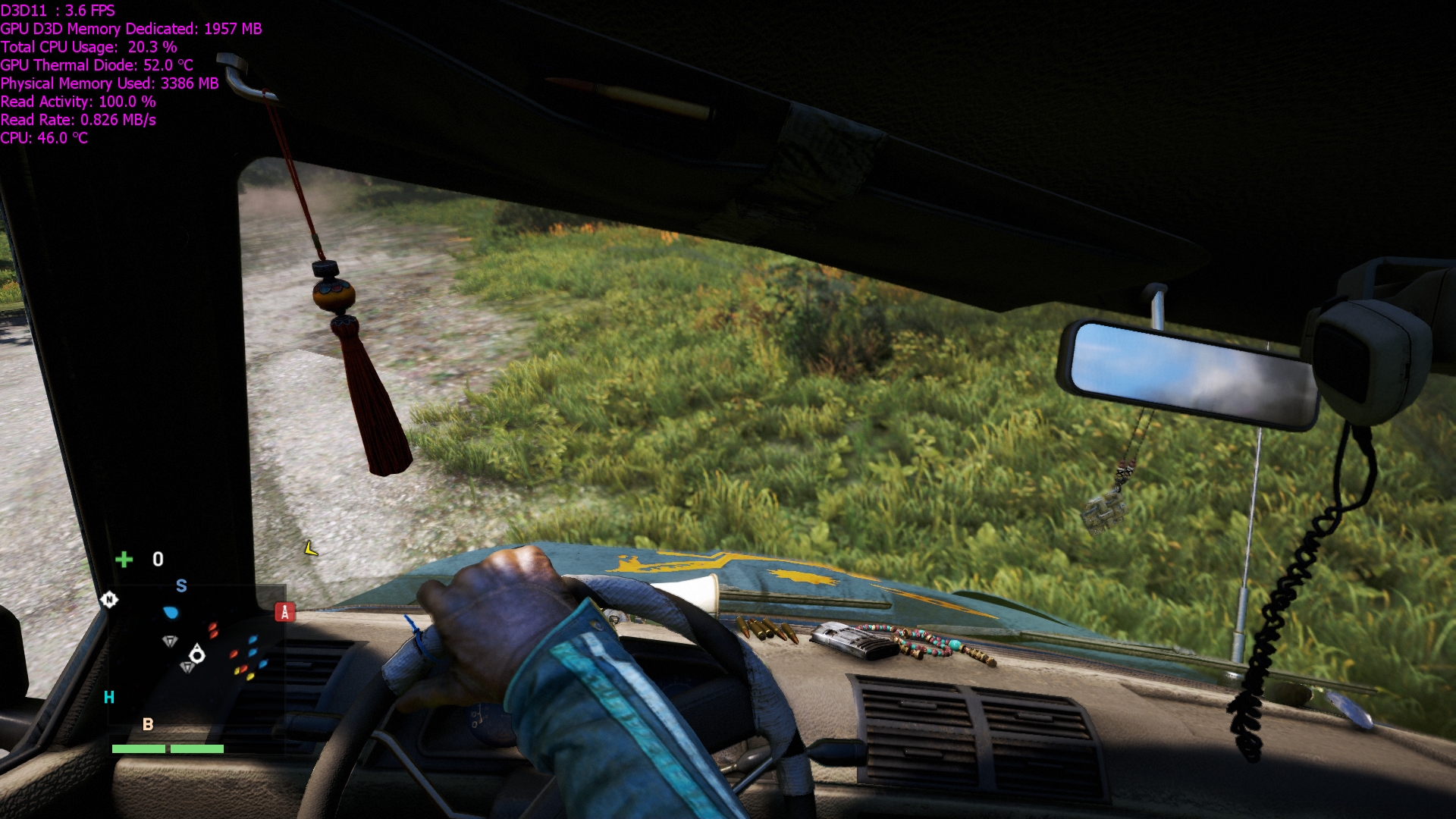This screenshot has width=1456, height=819.
Task: Click the beige B marker on minimap
Action: [148, 724]
